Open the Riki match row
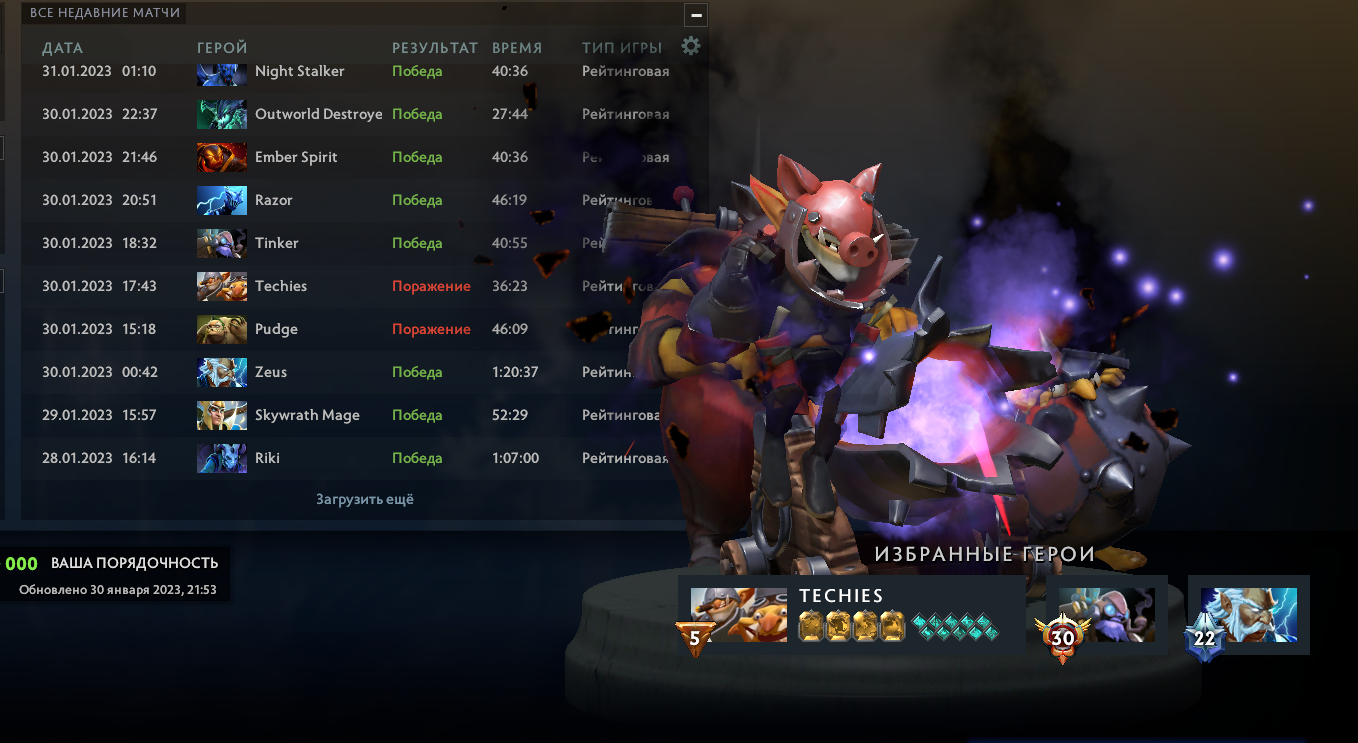This screenshot has height=743, width=1358. click(267, 459)
